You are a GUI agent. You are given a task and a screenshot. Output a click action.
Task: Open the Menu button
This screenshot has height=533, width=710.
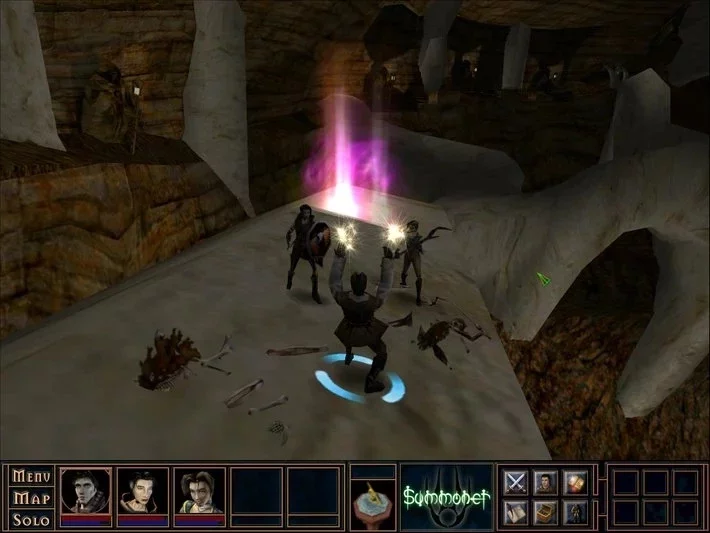tap(29, 476)
